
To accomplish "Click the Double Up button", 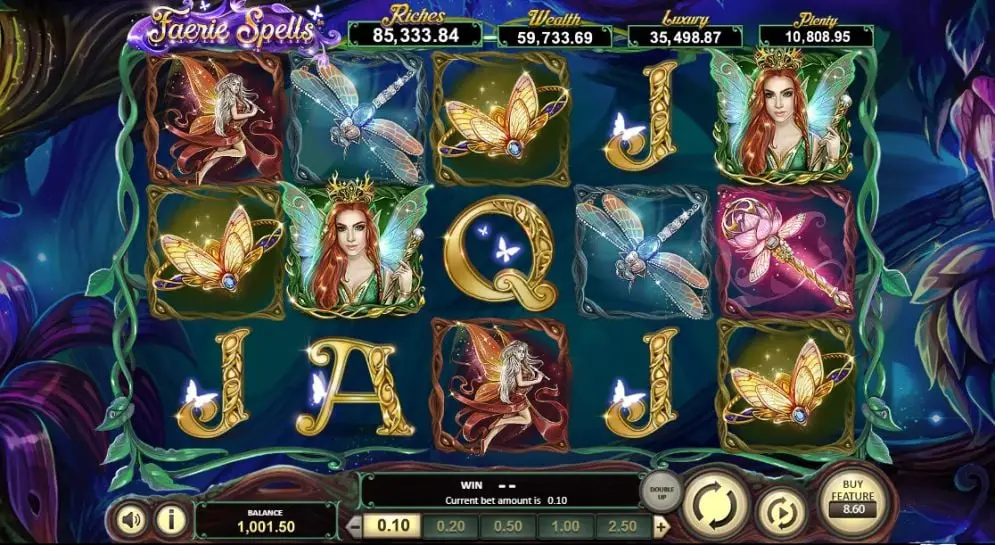I will (661, 493).
